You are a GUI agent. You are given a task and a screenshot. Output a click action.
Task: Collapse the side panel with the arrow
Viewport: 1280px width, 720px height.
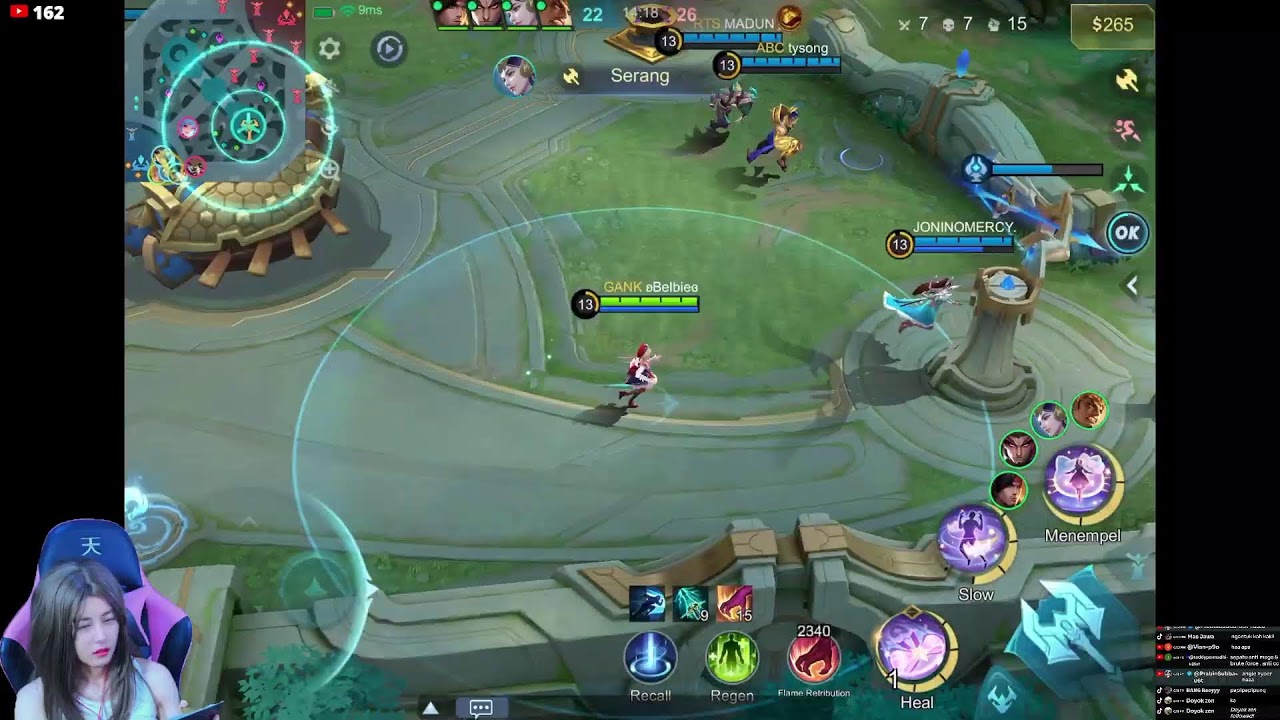click(1131, 286)
